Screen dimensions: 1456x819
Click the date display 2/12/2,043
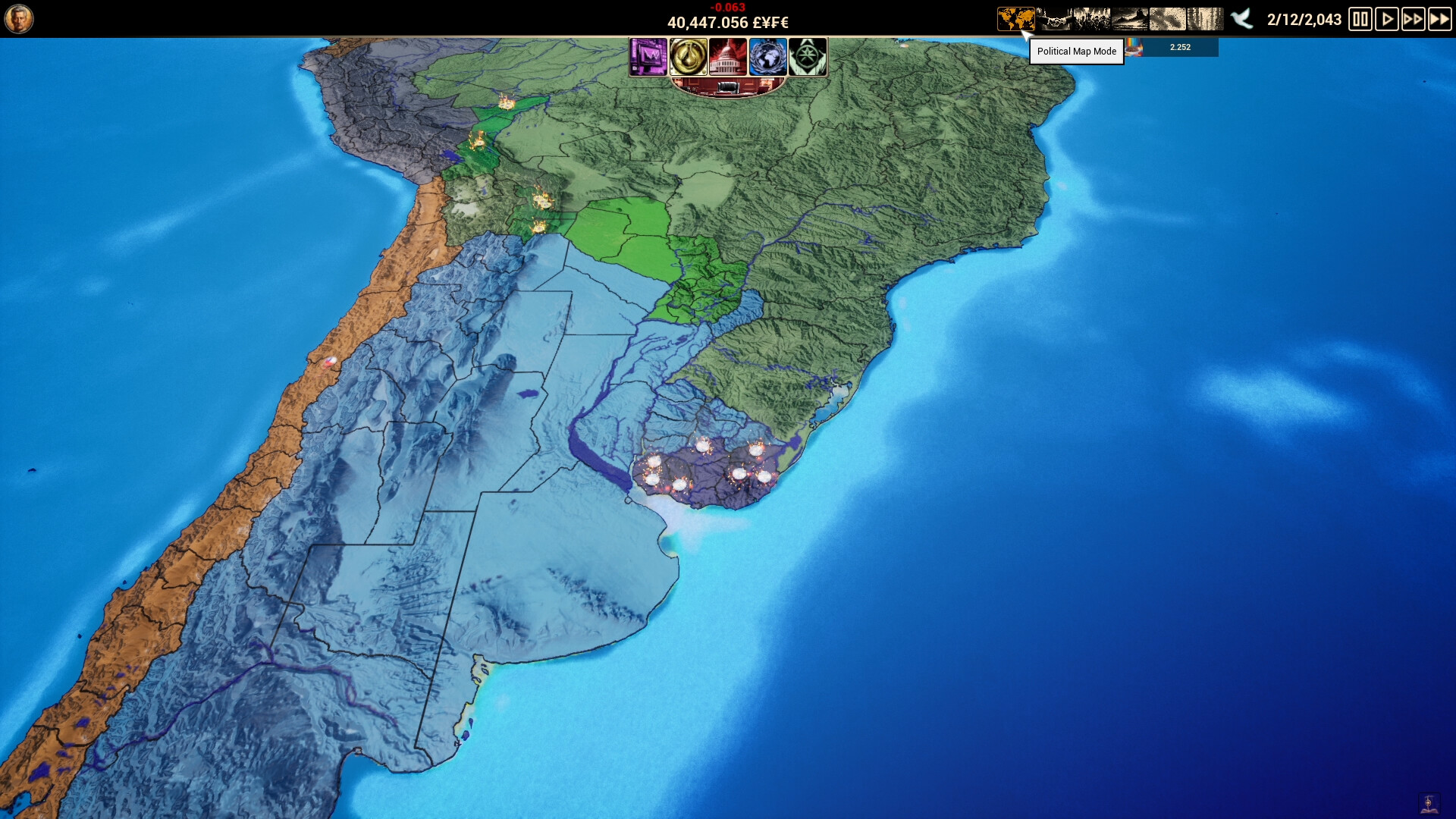1303,20
